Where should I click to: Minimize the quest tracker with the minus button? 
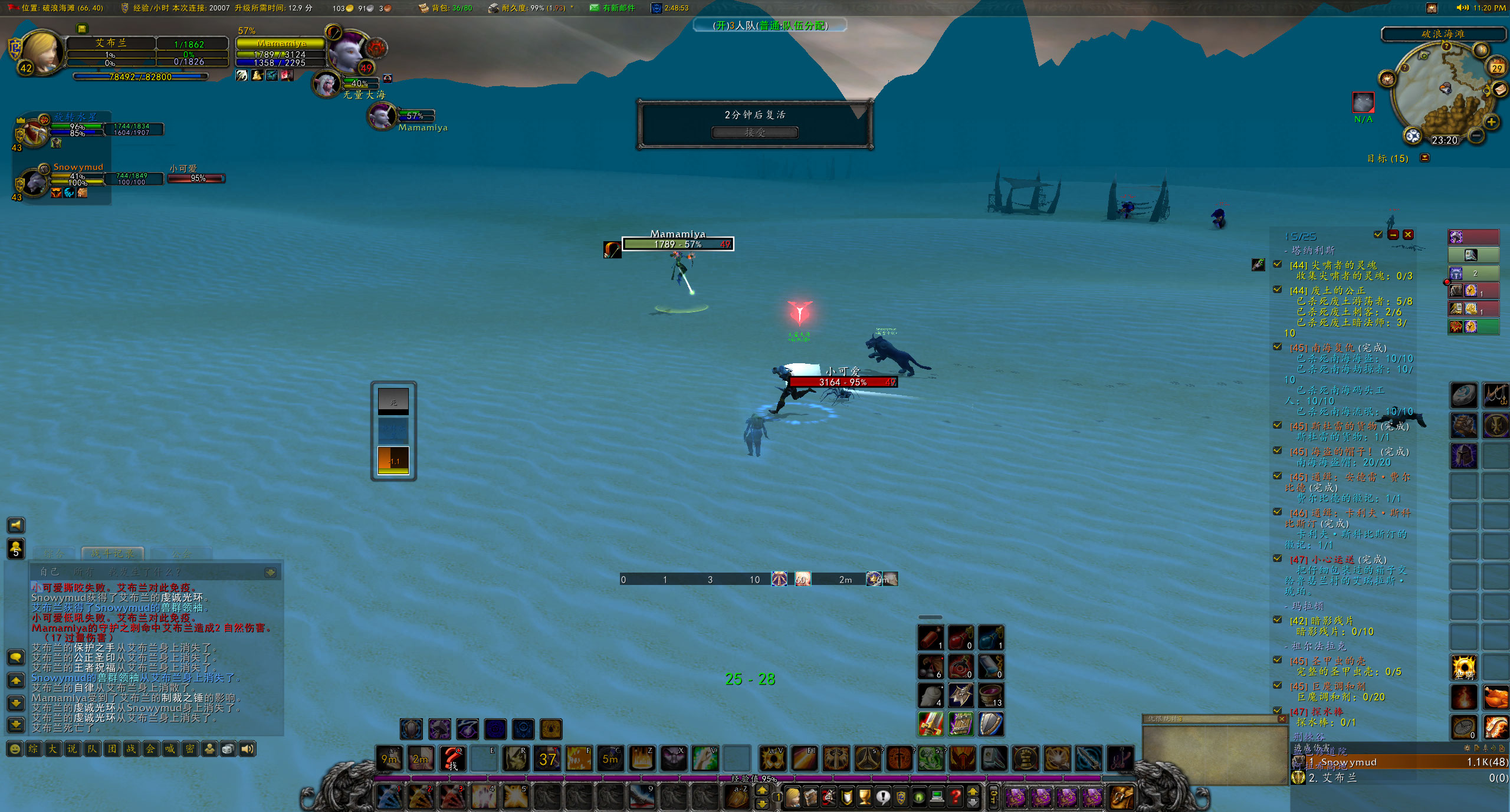coord(1393,235)
